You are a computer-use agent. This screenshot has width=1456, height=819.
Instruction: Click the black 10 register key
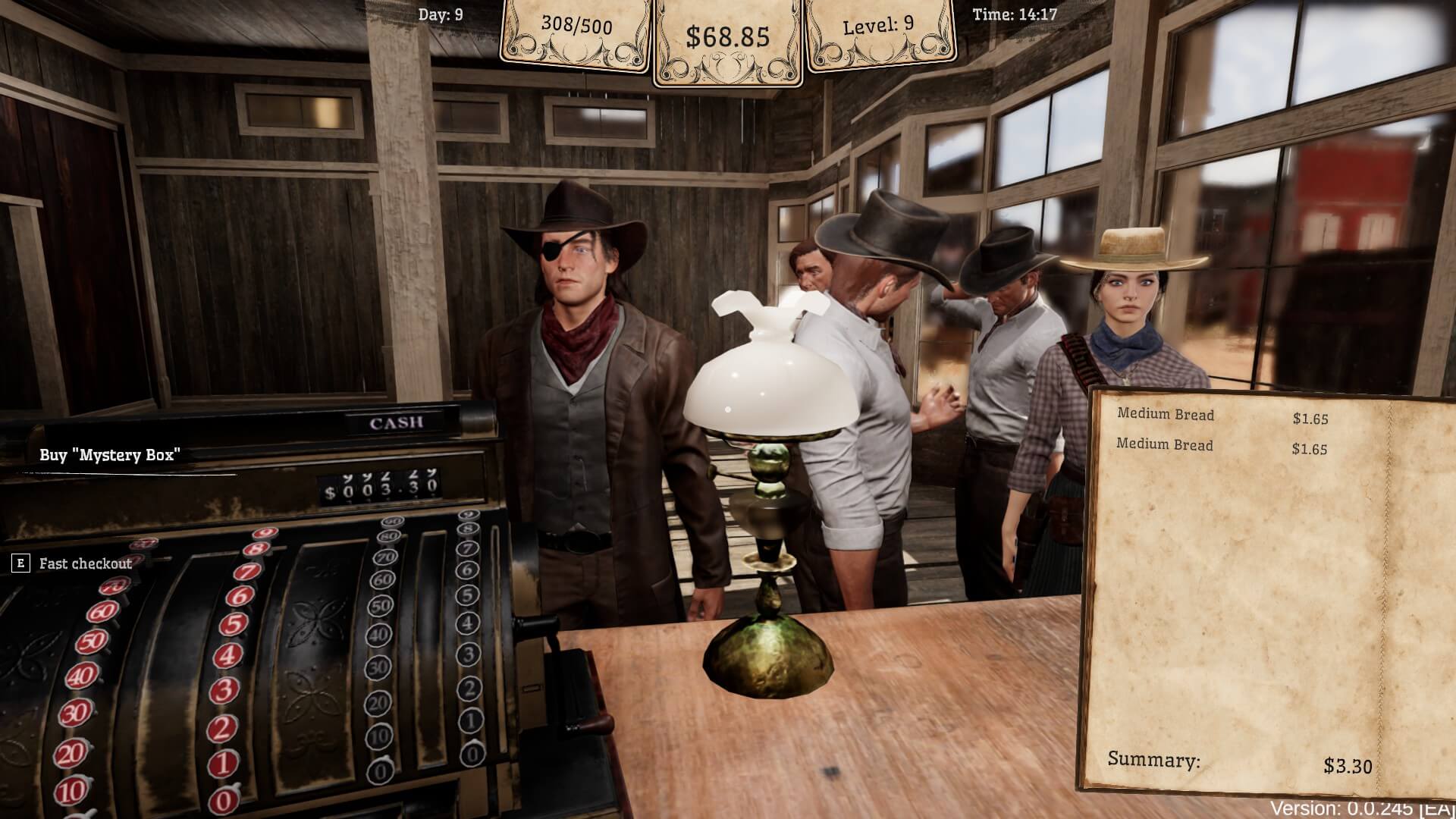[379, 736]
